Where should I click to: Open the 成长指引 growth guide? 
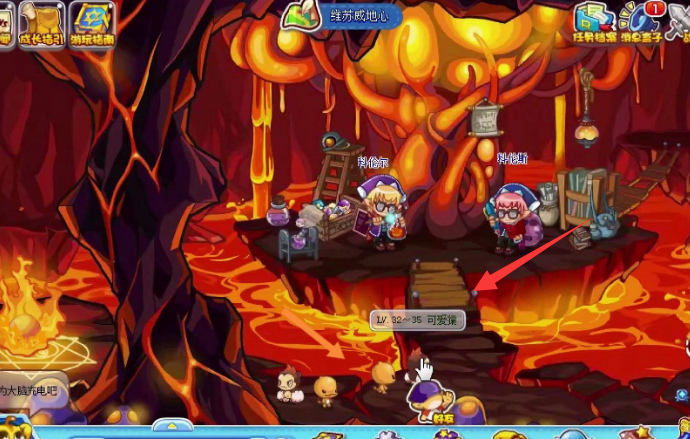43,24
